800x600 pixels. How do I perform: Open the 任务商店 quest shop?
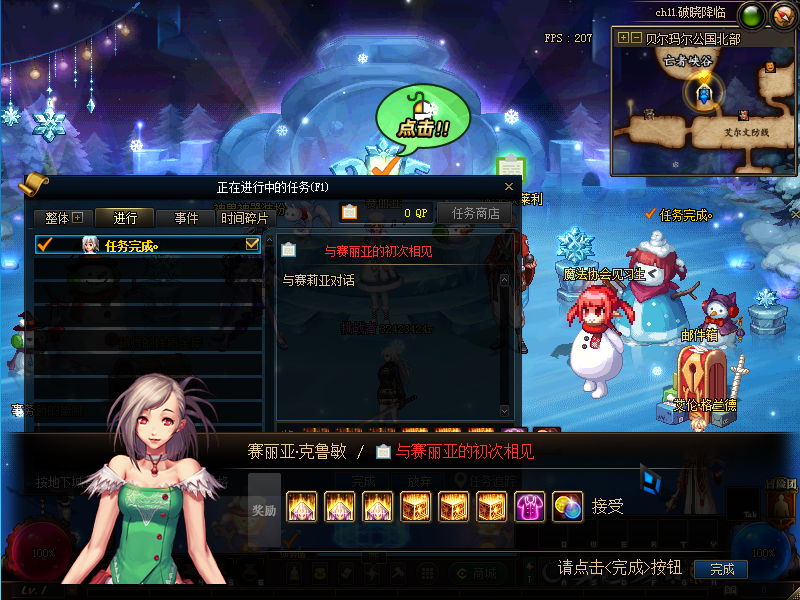[x=475, y=213]
